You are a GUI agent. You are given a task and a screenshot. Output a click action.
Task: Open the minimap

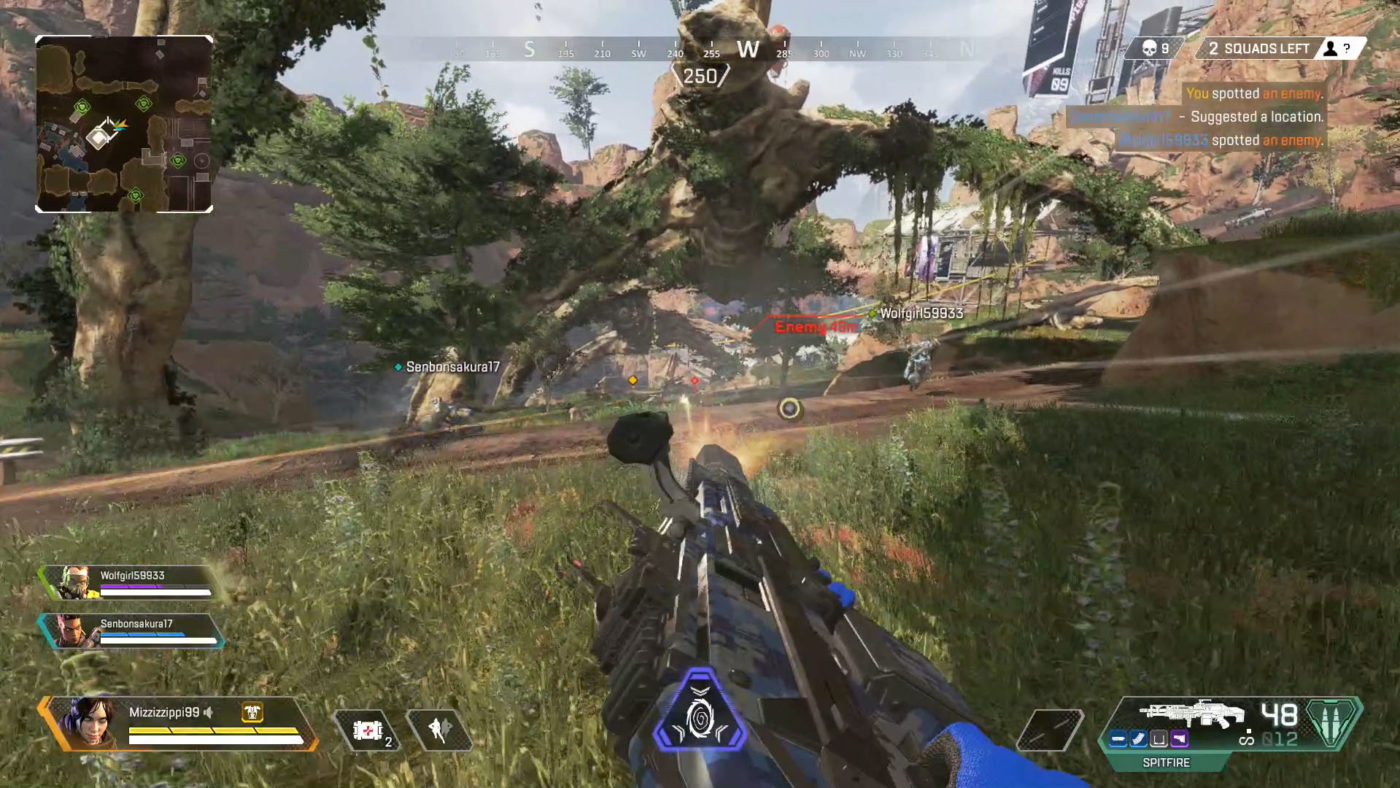tap(124, 124)
